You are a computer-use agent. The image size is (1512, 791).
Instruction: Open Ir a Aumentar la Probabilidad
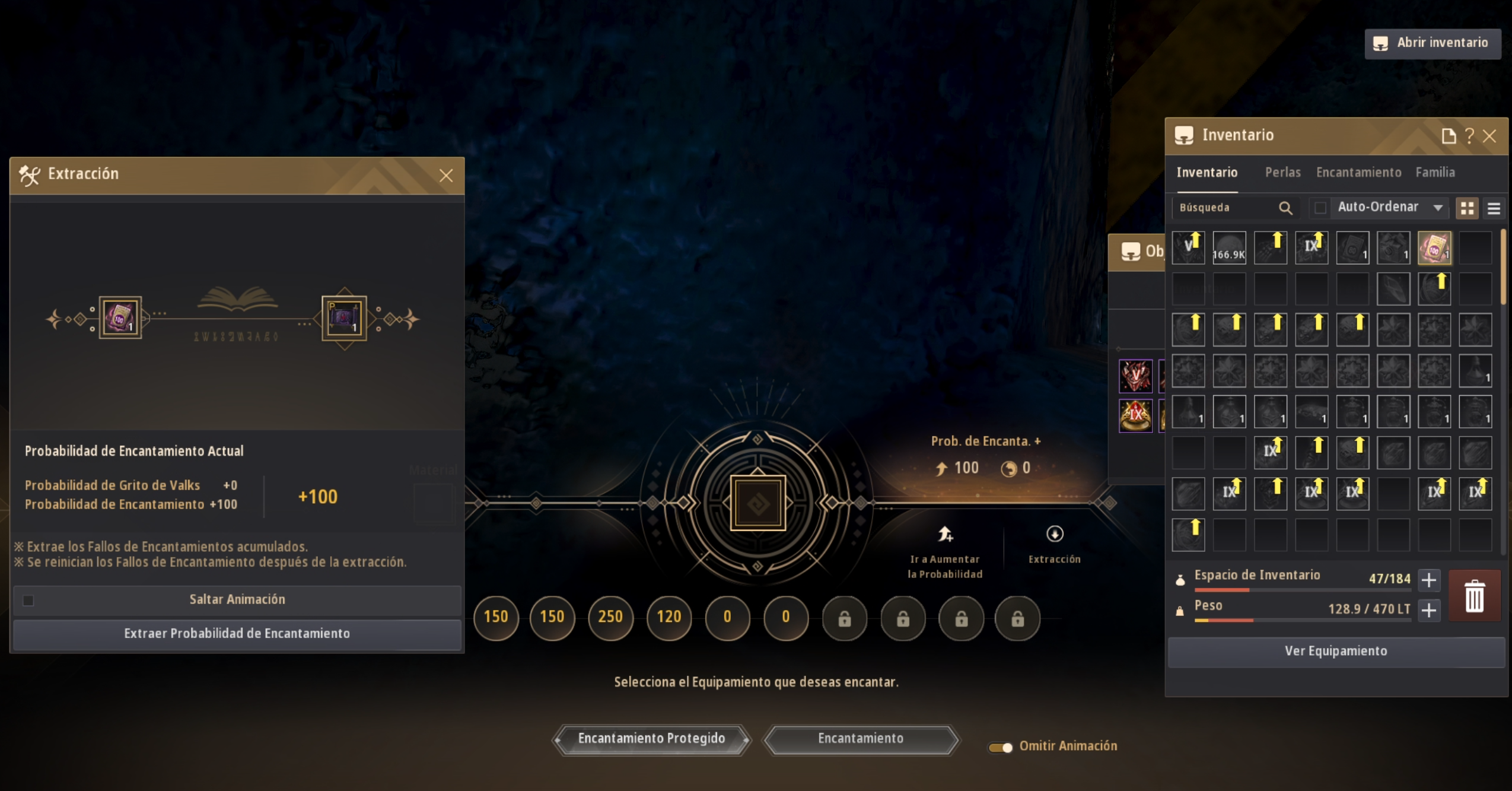point(945,551)
